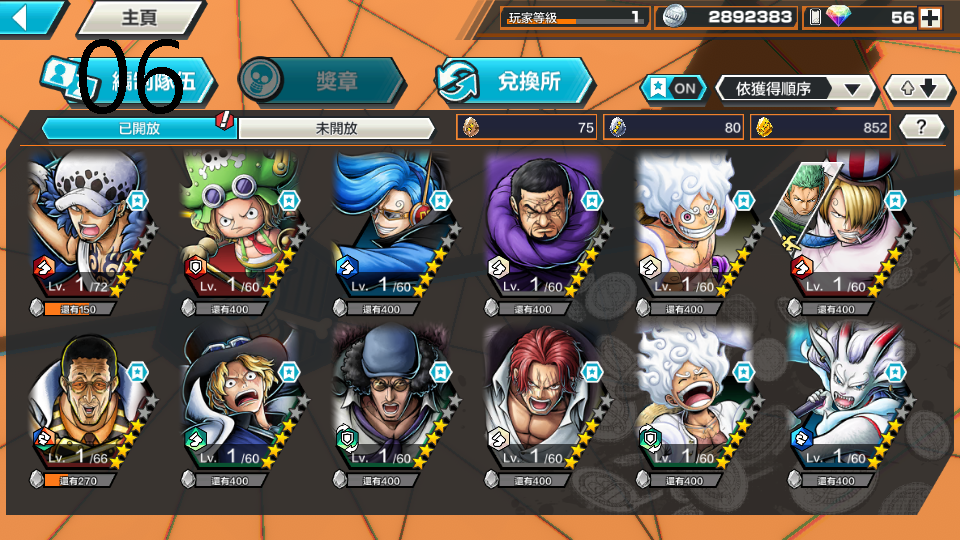The image size is (960, 540).
Task: Go back with the arrow button
Action: pyautogui.click(x=28, y=17)
